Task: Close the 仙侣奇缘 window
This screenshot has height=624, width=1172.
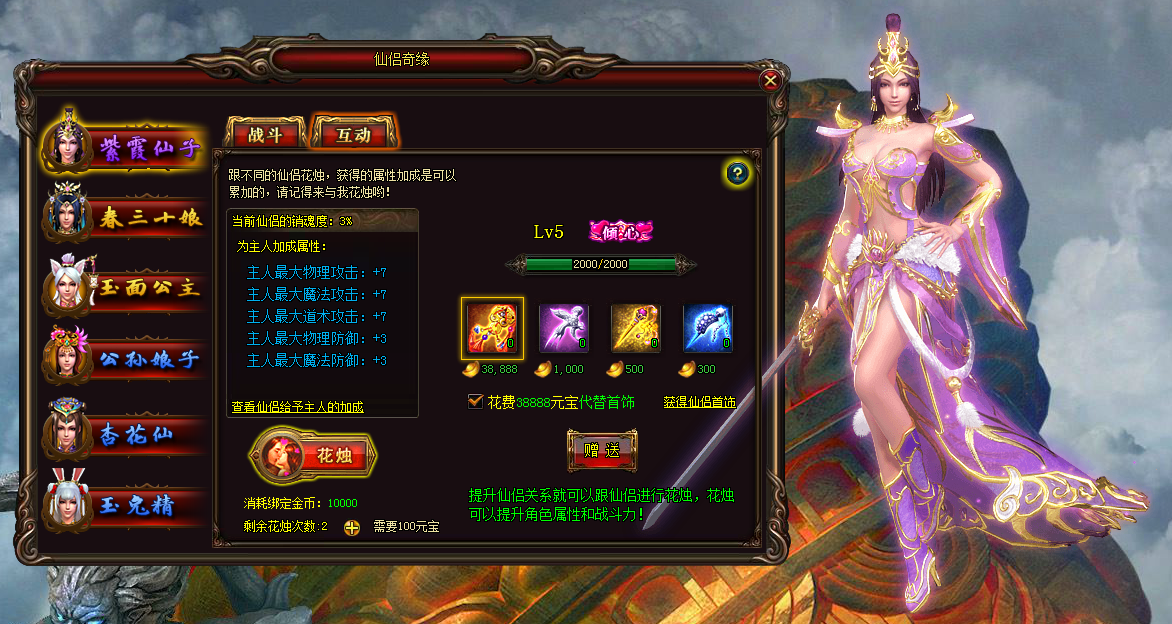Action: coord(770,81)
